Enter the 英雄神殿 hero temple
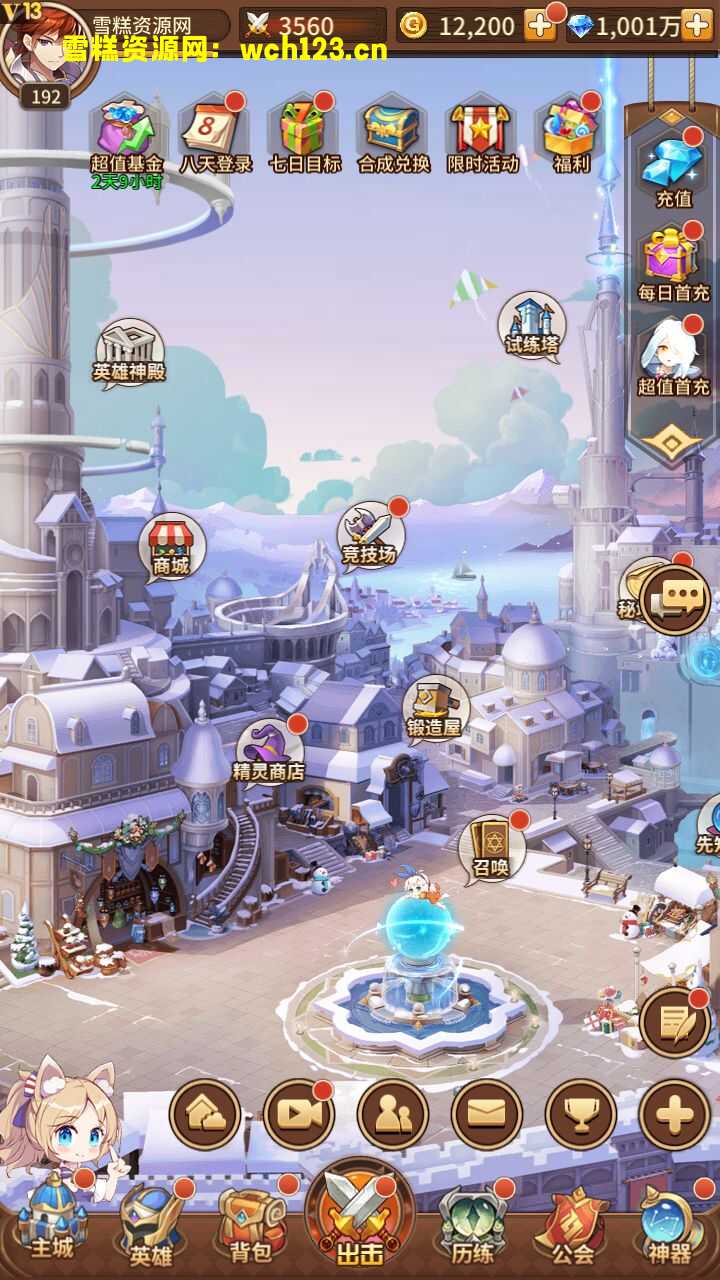Screen dimensions: 720x1280 pos(129,352)
